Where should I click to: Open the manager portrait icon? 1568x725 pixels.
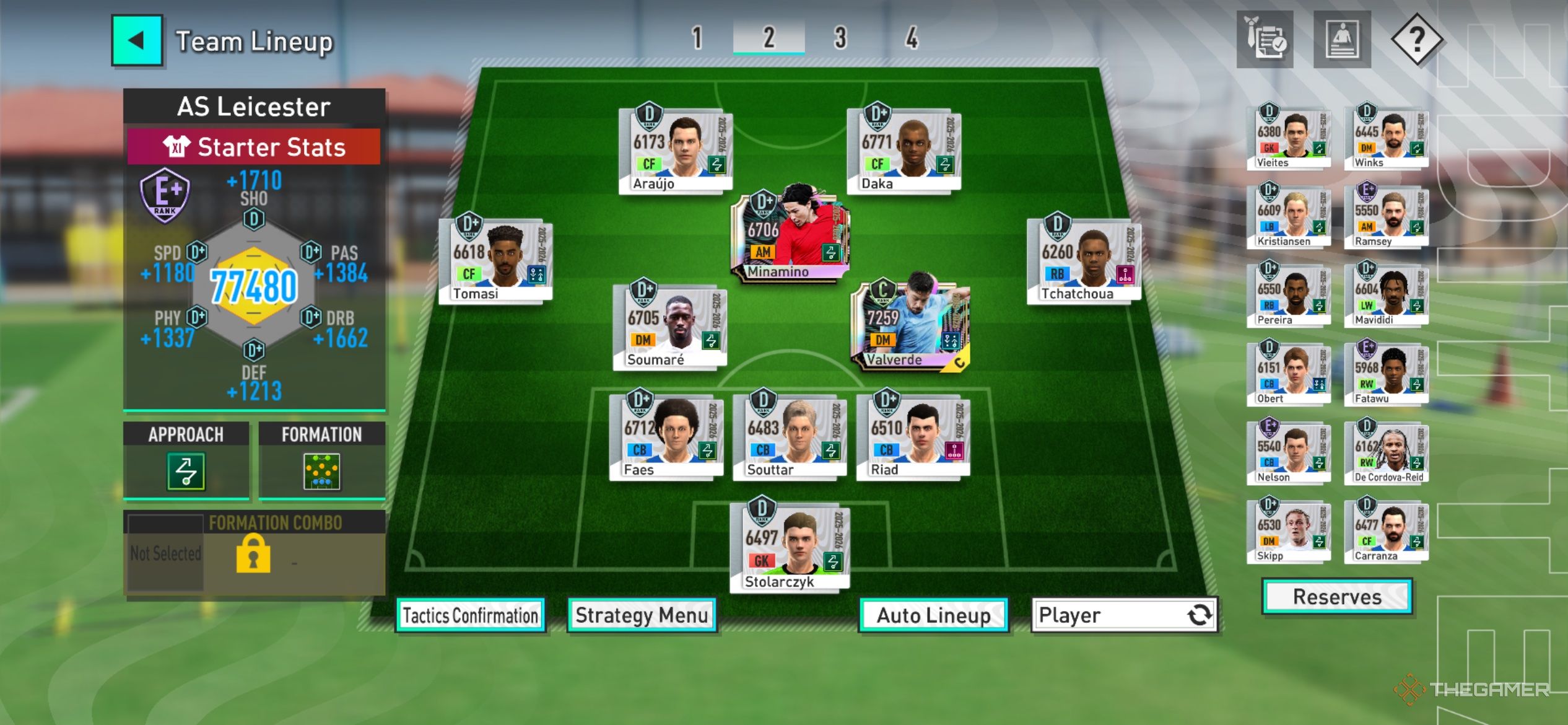(1341, 40)
